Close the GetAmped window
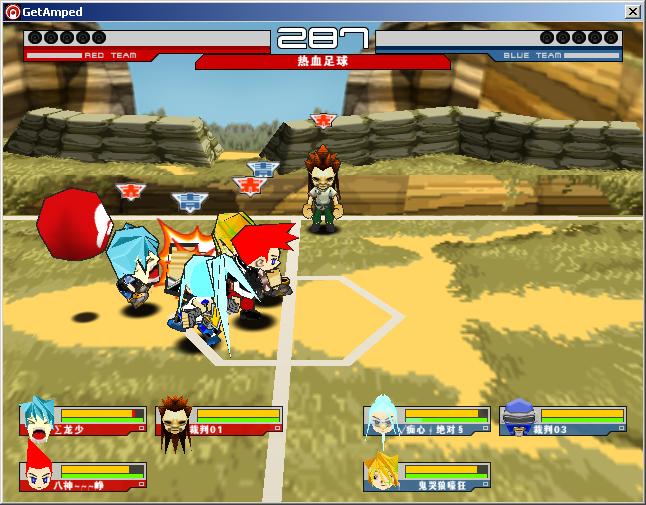Image resolution: width=646 pixels, height=505 pixels. 632,11
